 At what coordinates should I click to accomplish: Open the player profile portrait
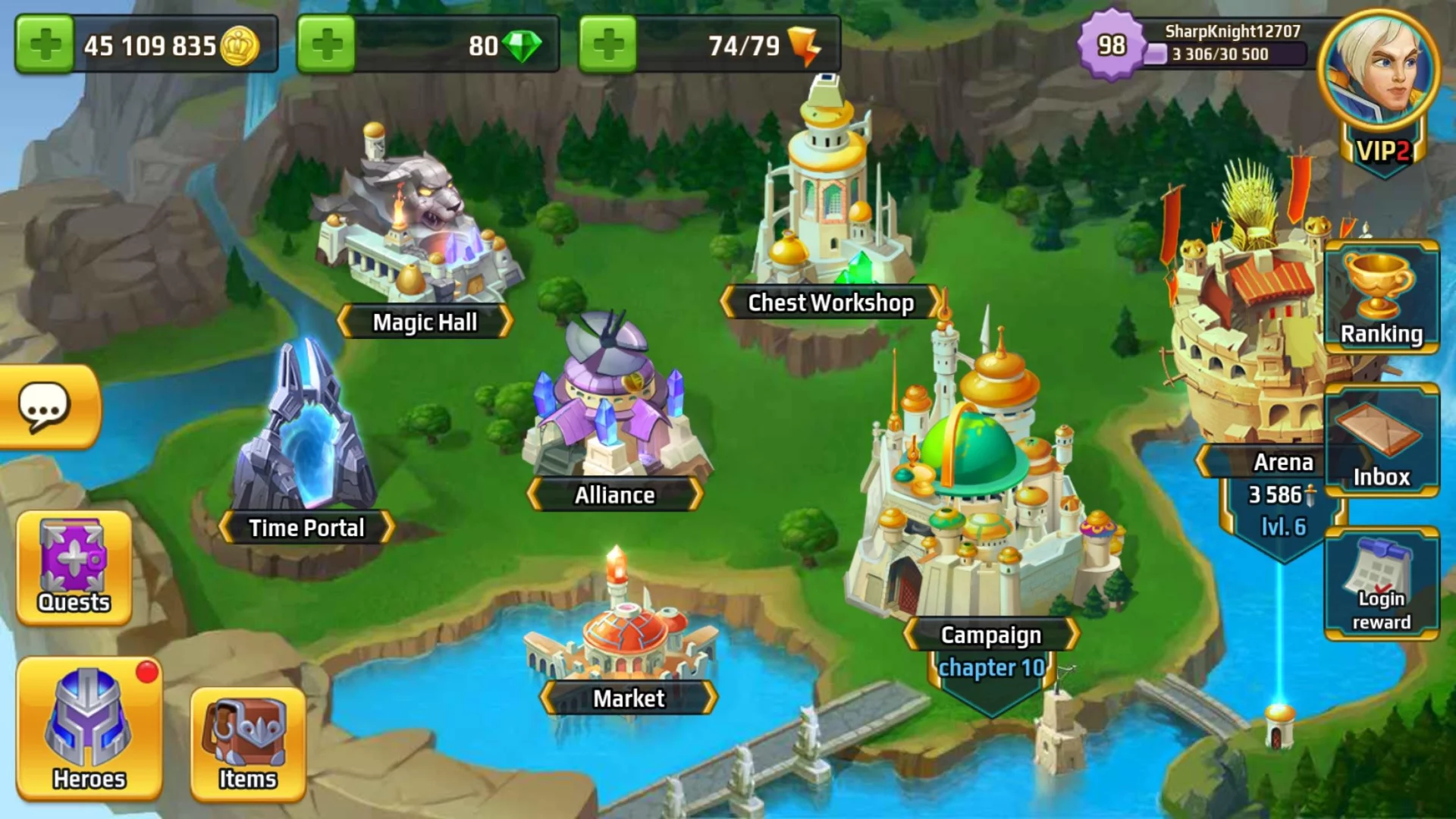[1379, 73]
